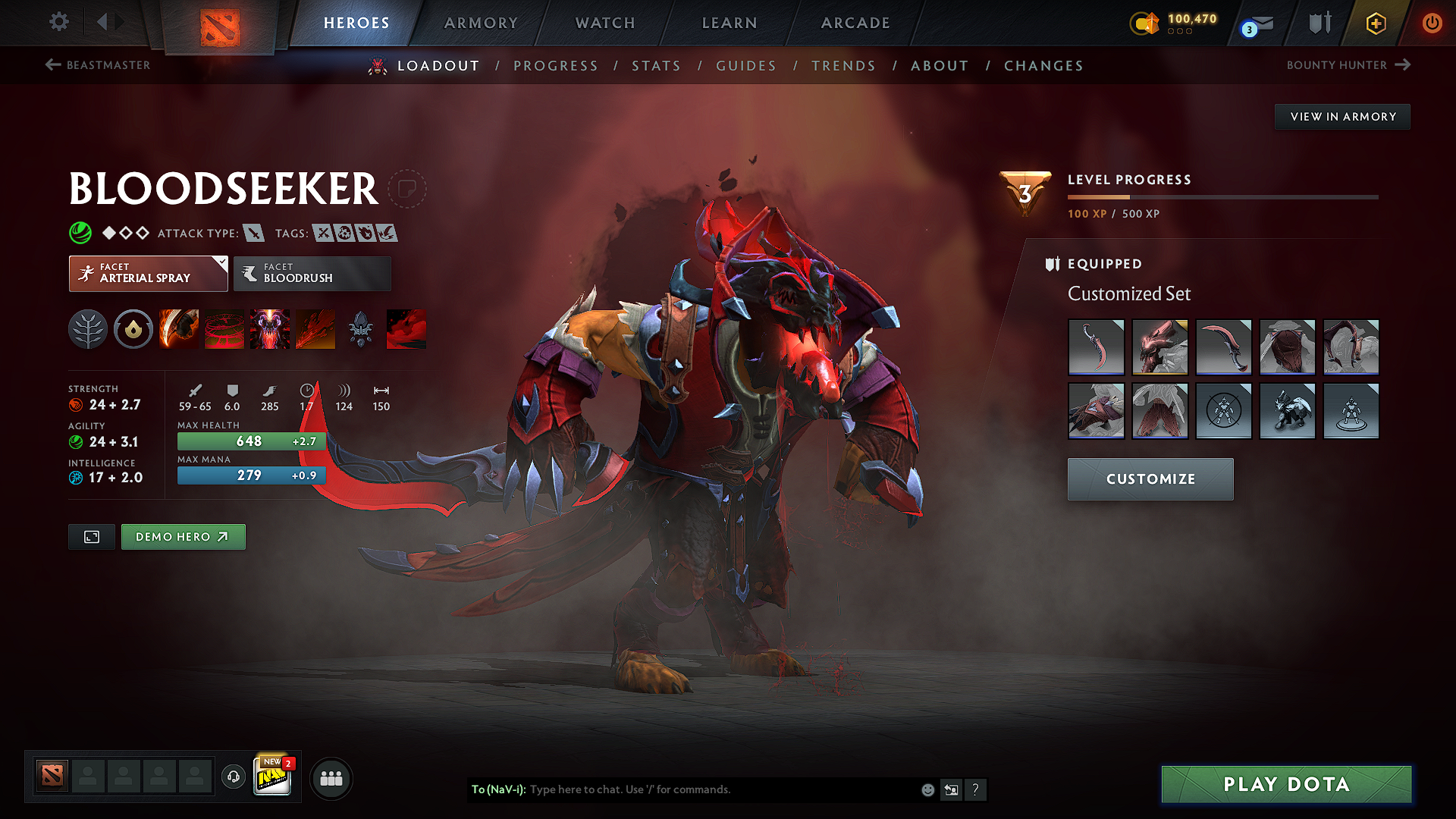Screen dimensions: 1456x819
Task: Open the innate ability droplet icon
Action: point(133,329)
